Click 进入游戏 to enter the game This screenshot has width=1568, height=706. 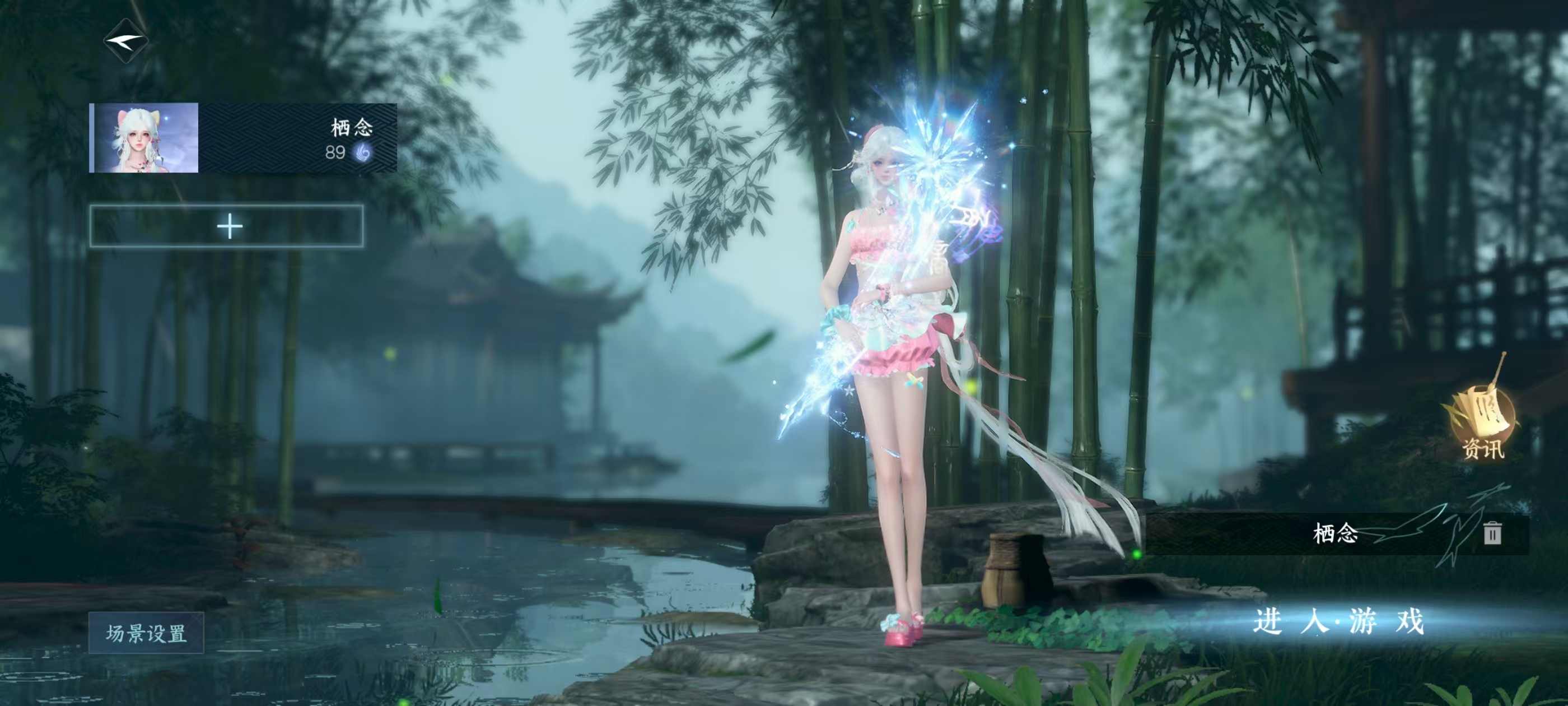tap(1338, 622)
